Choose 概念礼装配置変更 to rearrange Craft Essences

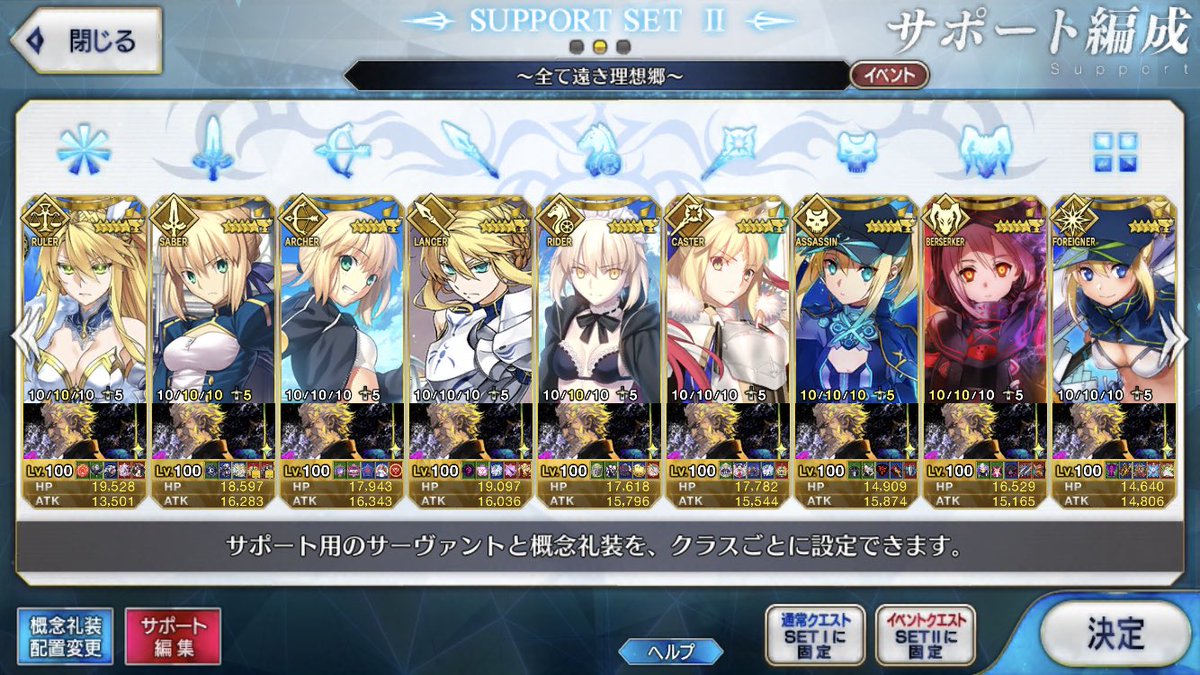[65, 637]
